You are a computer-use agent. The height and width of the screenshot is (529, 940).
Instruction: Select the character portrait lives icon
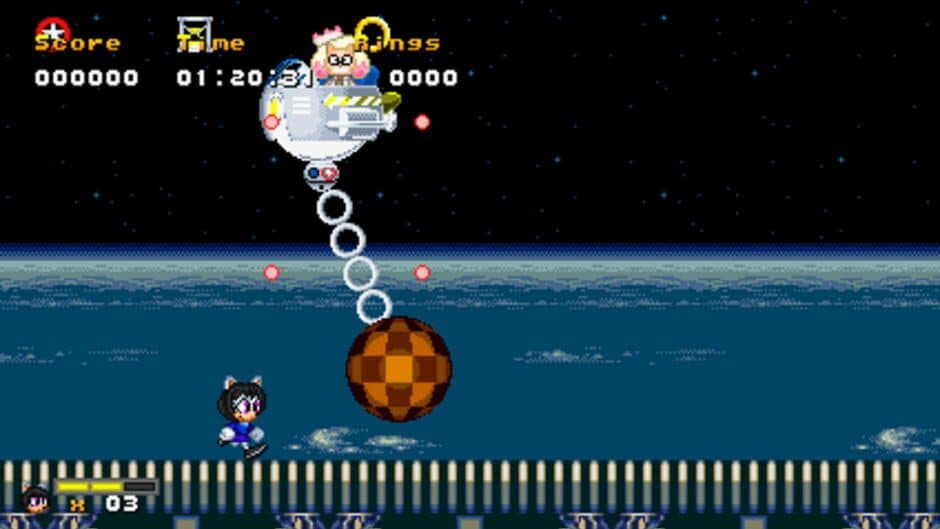pos(36,497)
